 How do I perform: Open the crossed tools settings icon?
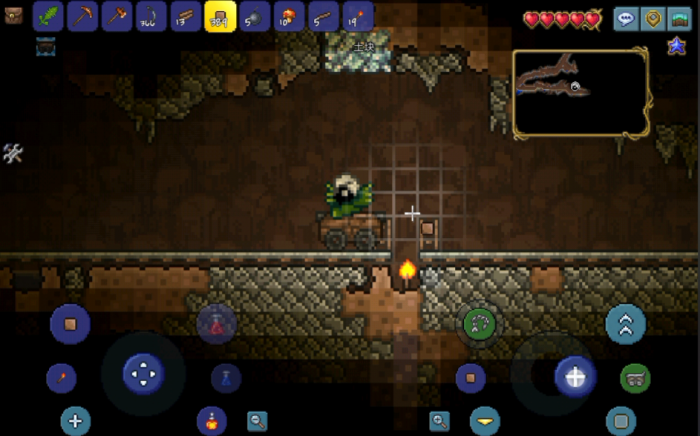[13, 153]
